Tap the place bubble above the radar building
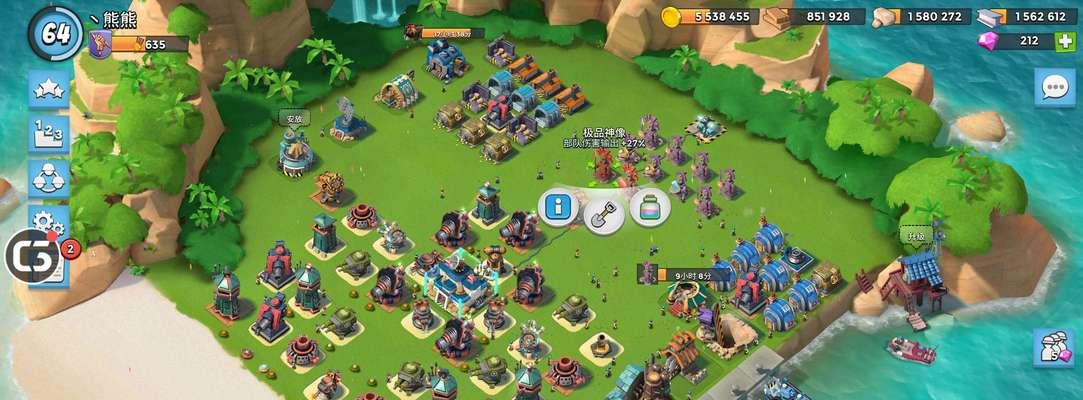 [x=293, y=118]
